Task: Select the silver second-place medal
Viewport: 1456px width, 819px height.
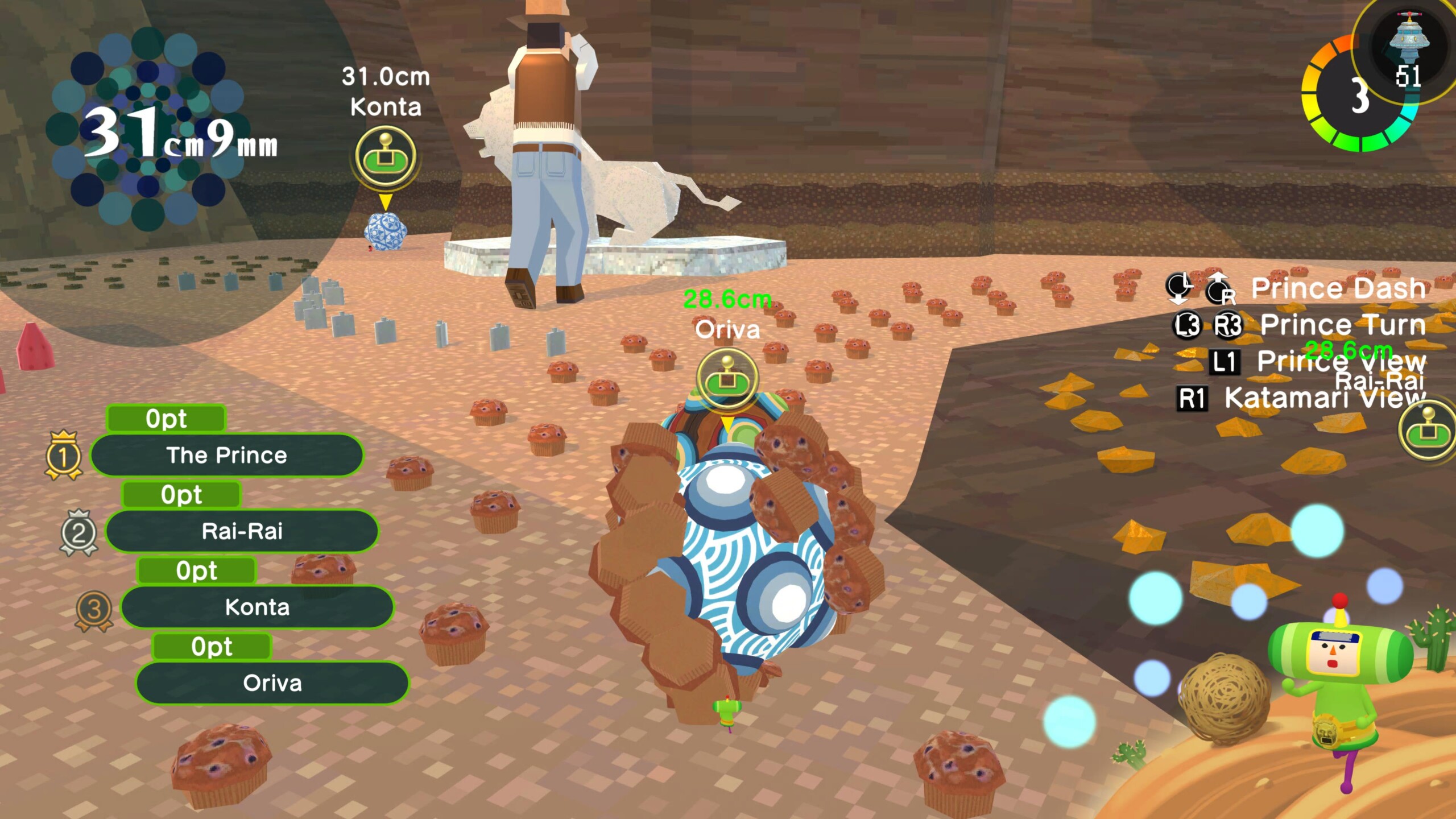Action: click(78, 532)
